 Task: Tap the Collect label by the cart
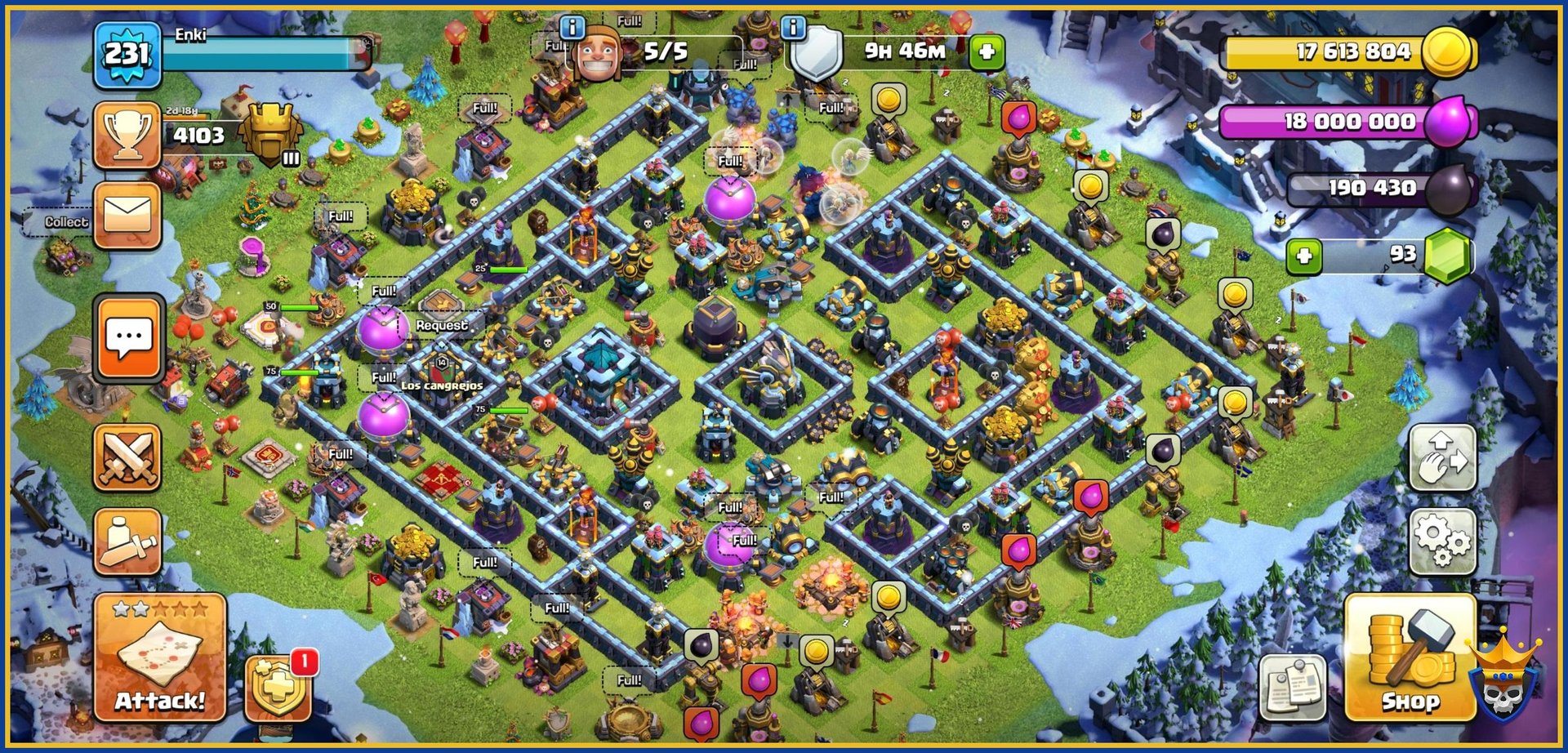click(x=65, y=222)
